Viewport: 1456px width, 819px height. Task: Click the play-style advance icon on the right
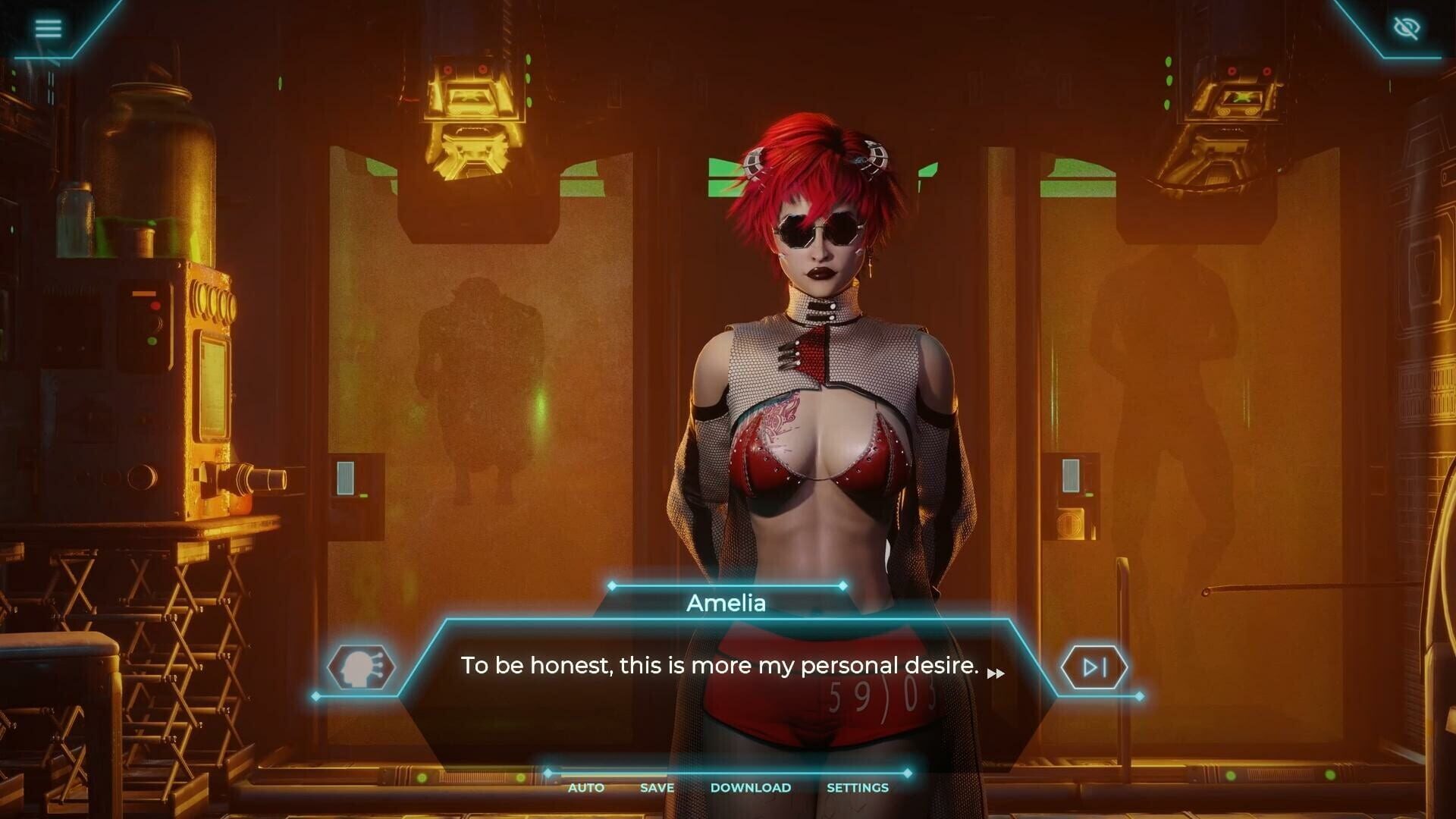1094,667
